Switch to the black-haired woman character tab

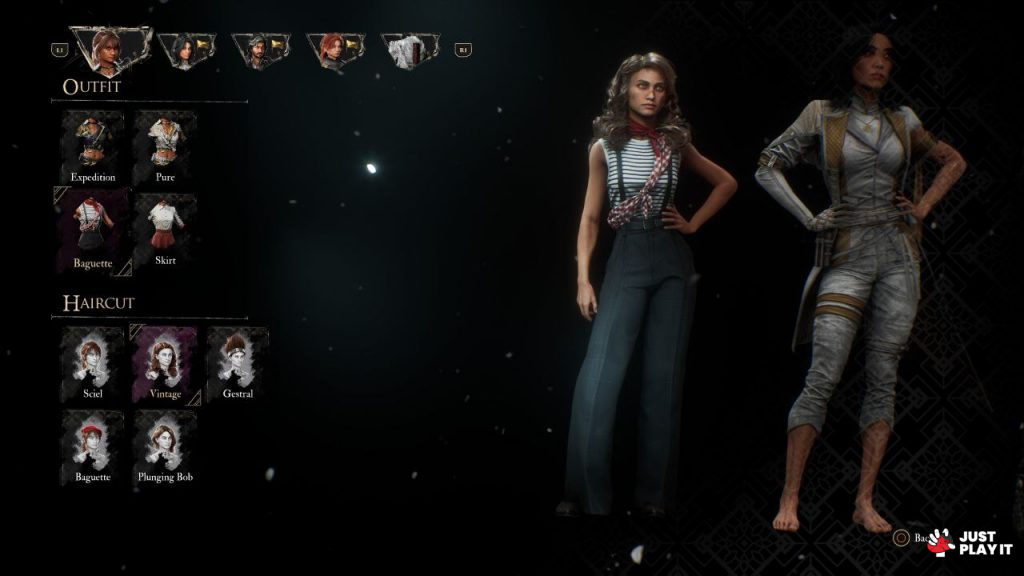(185, 50)
